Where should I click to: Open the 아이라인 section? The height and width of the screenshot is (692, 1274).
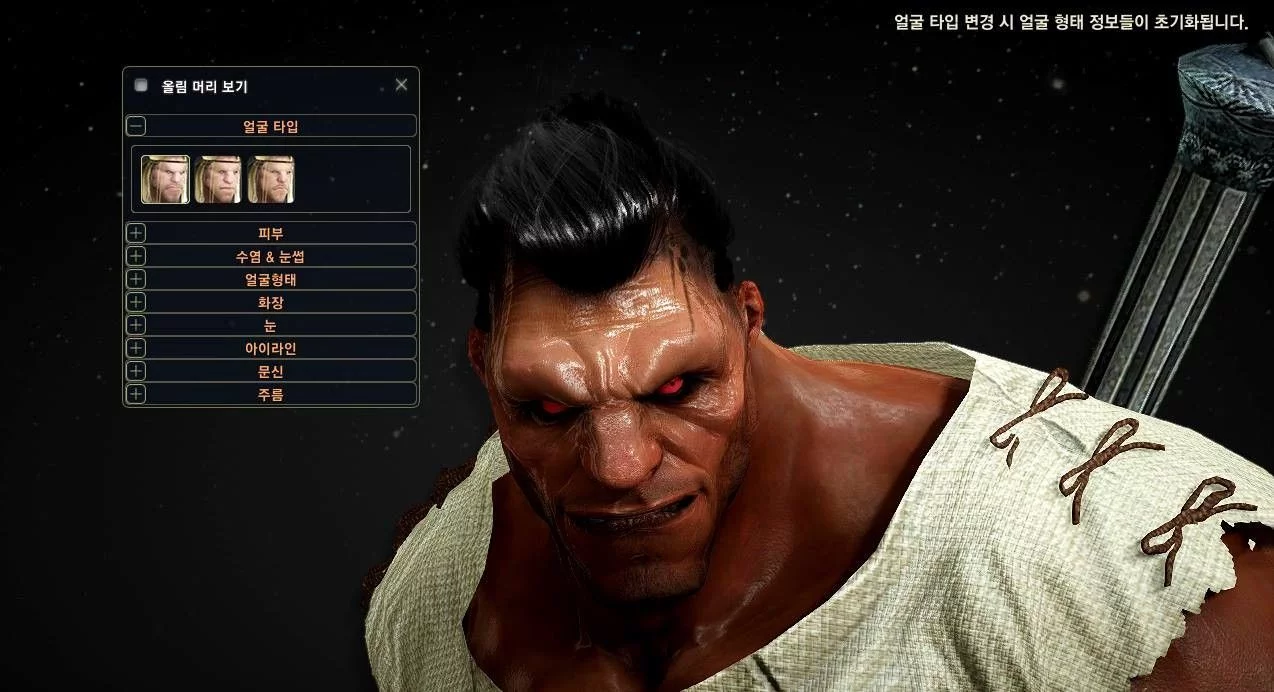coord(136,348)
